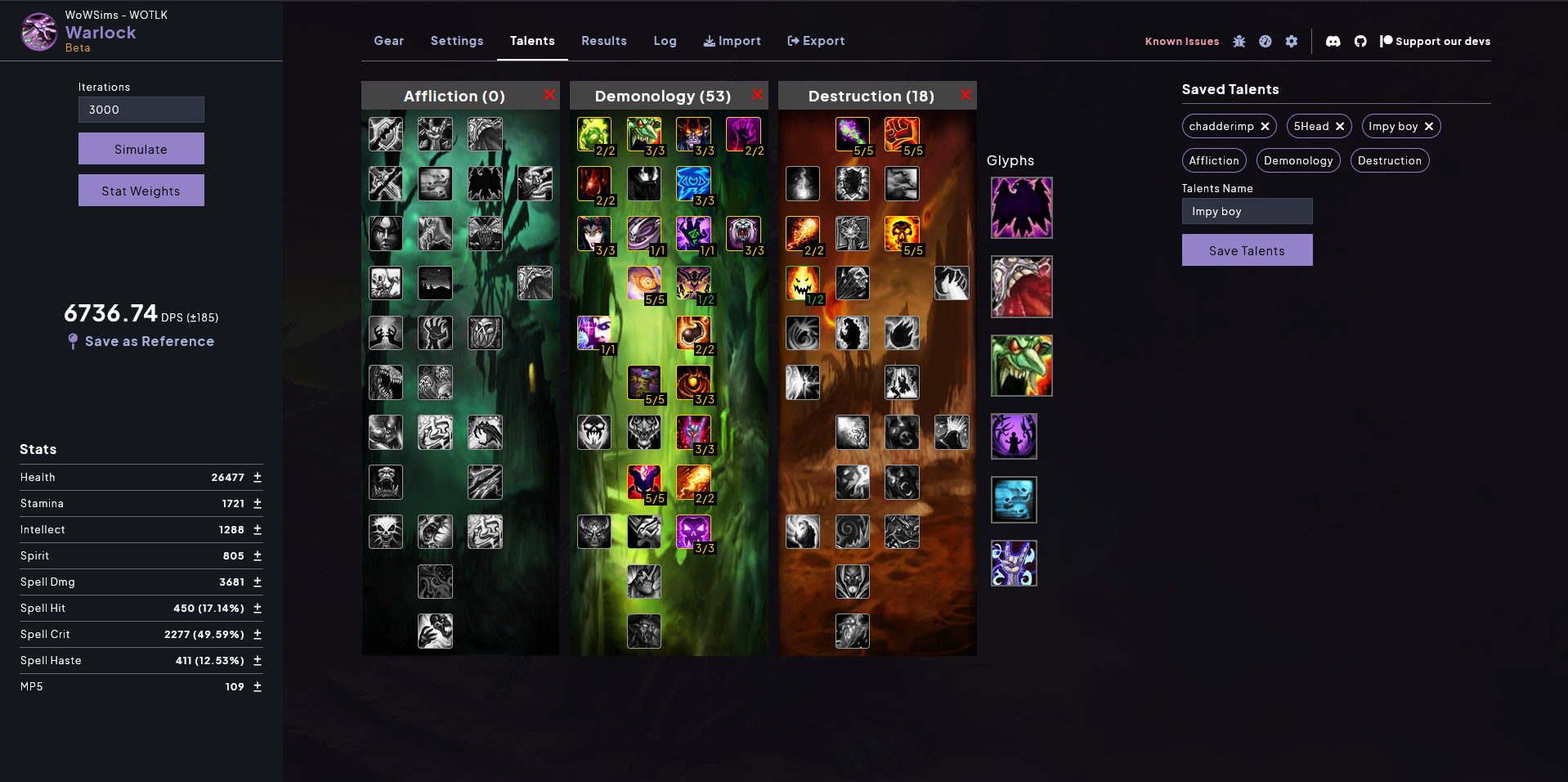Open the Discord icon in the top bar

(1333, 41)
